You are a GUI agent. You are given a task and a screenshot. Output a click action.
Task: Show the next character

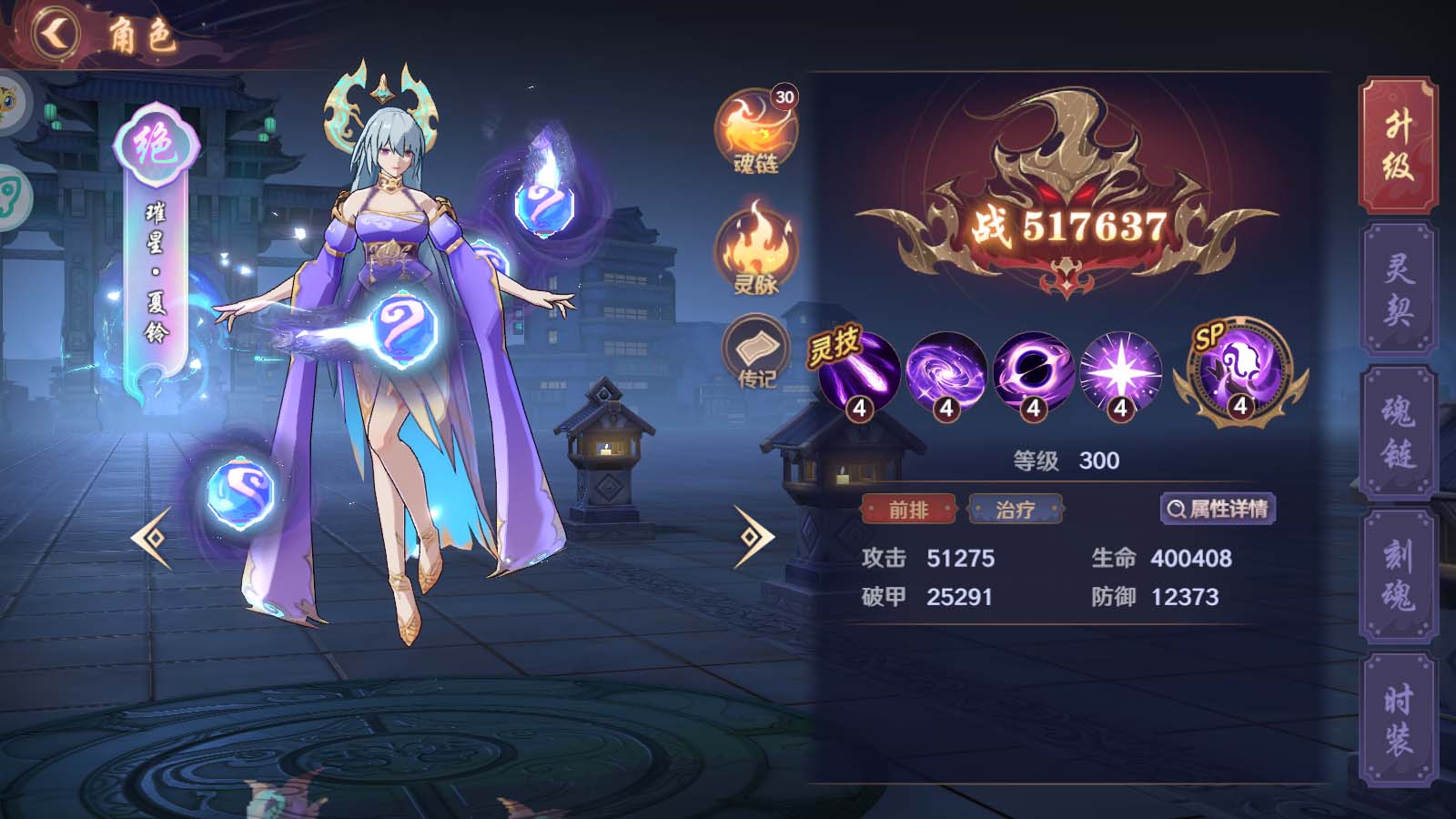coord(753,538)
